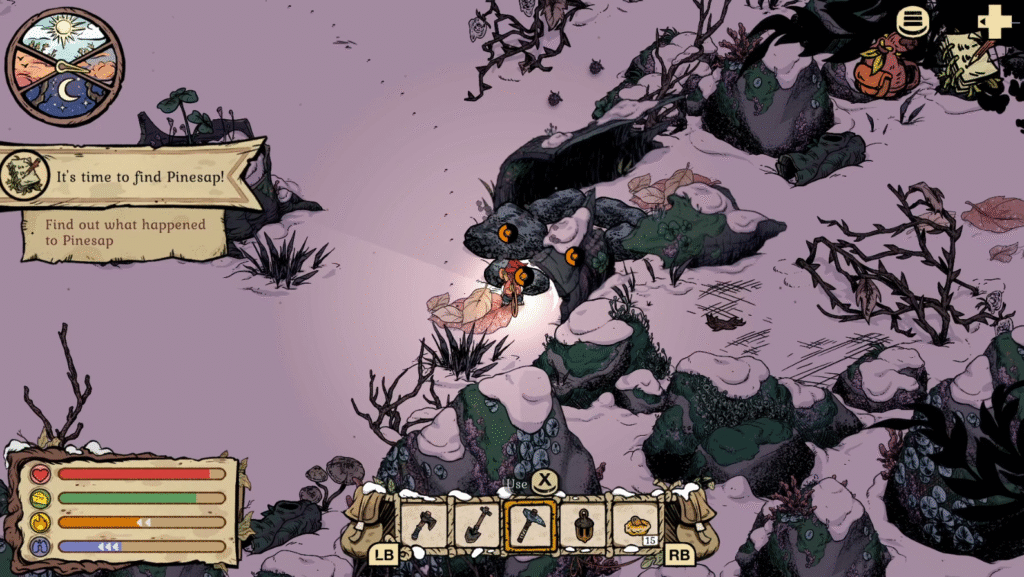This screenshot has height=577, width=1024.
Task: Select the axe hotbar slot
Action: [x=424, y=523]
